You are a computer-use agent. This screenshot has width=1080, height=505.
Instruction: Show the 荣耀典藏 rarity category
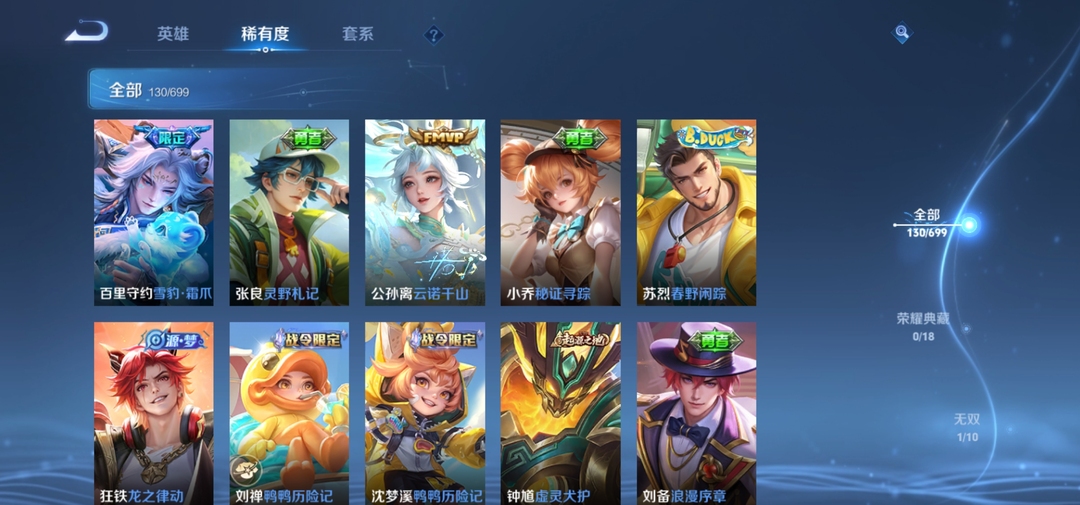tap(922, 326)
